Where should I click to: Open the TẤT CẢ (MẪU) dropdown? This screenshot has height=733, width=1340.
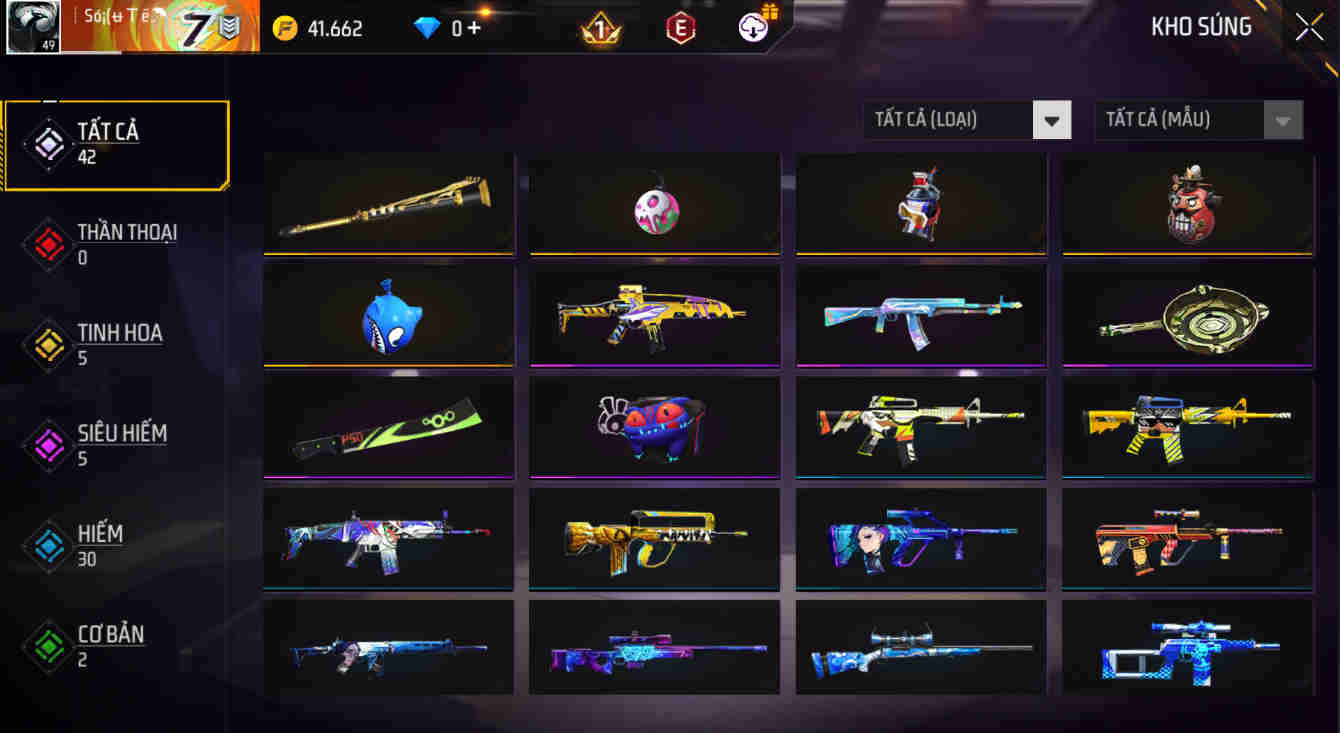click(x=1195, y=120)
